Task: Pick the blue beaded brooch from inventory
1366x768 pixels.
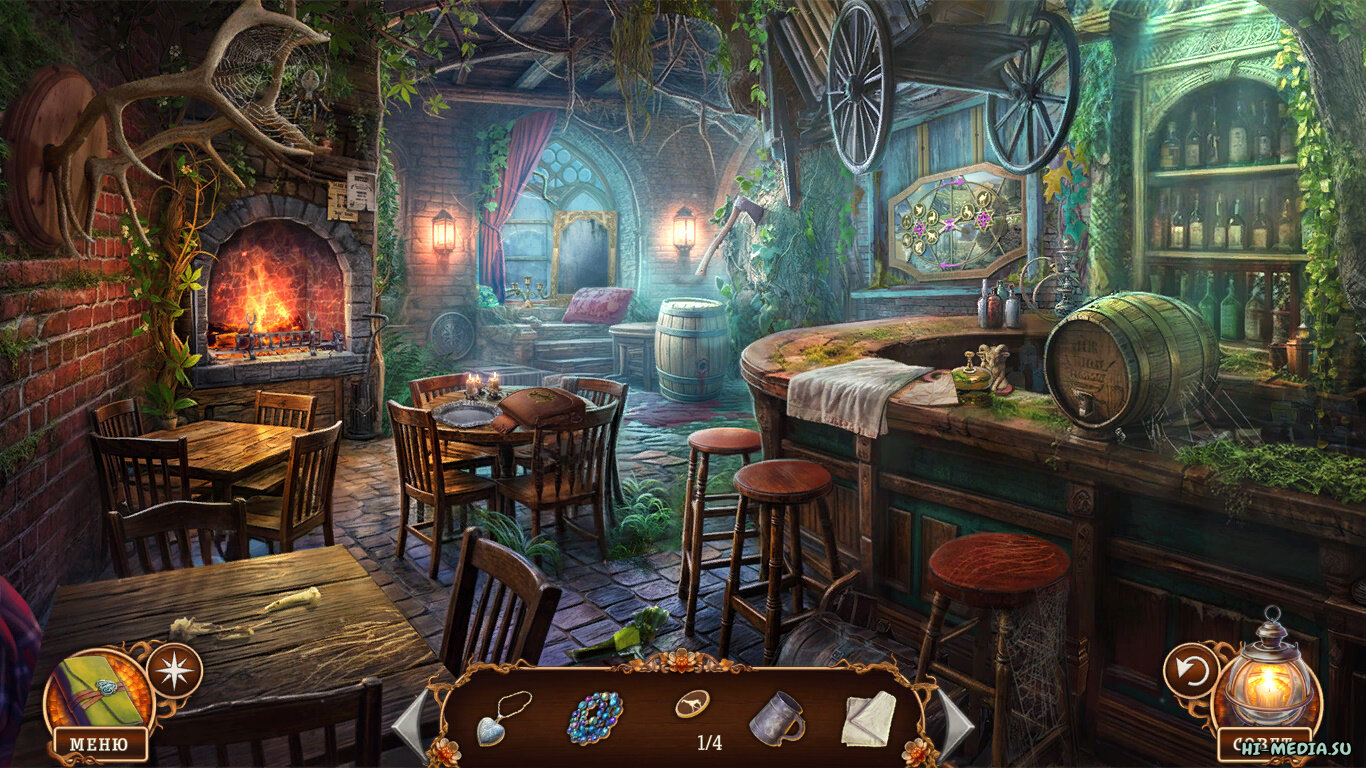Action: tap(595, 718)
